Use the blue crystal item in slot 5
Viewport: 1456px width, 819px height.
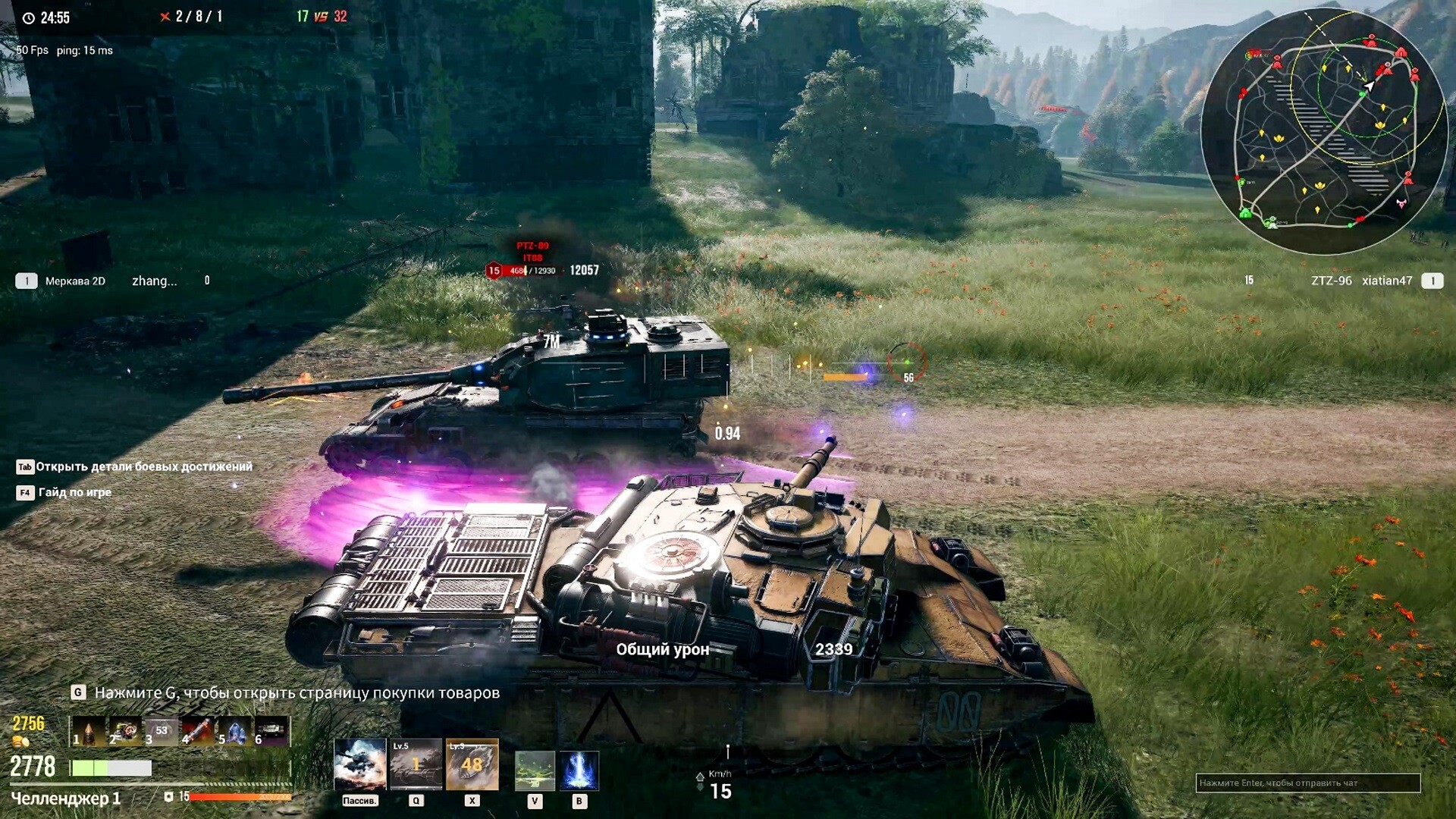pyautogui.click(x=234, y=731)
